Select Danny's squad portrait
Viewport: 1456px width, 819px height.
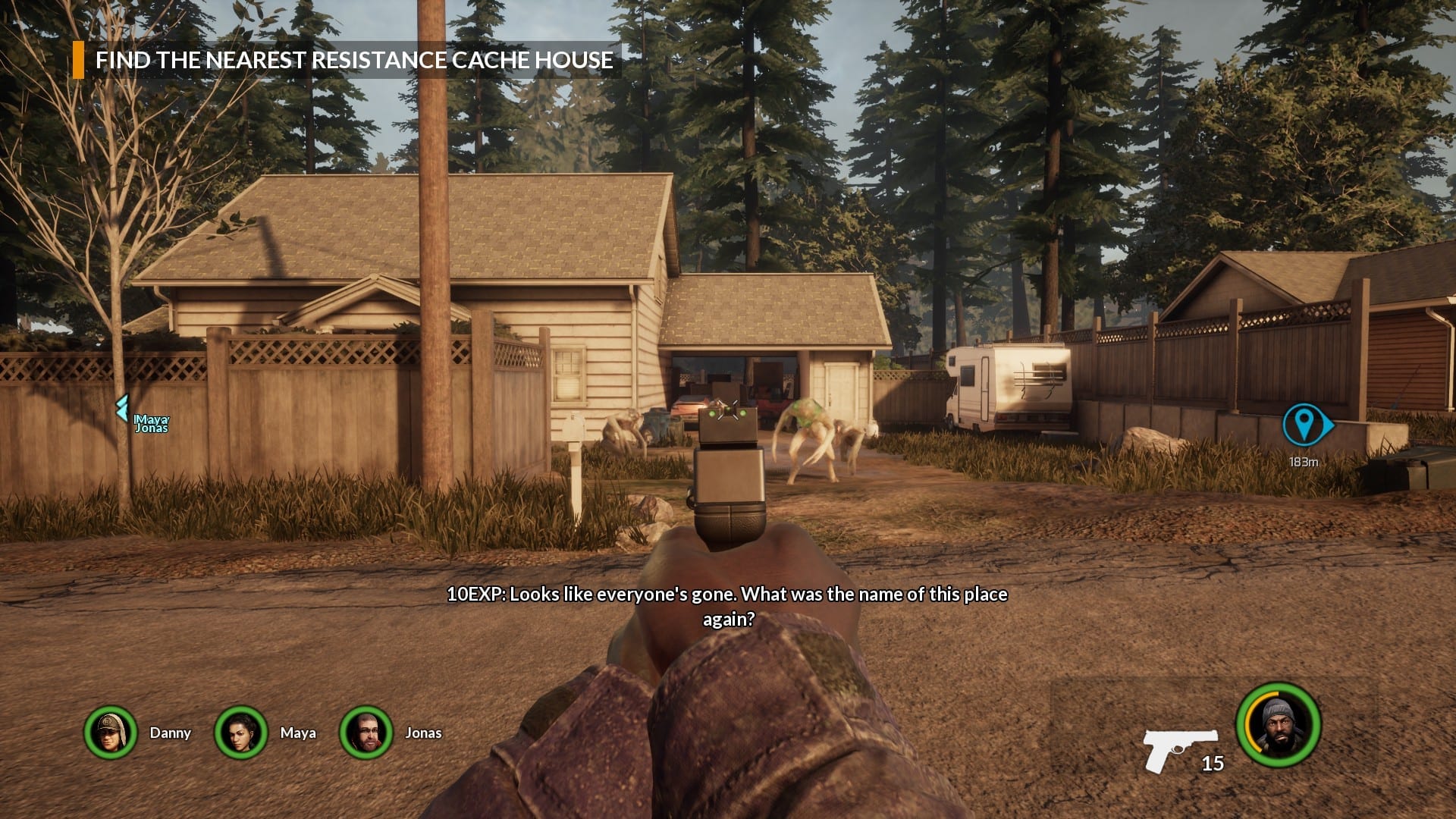[x=111, y=733]
